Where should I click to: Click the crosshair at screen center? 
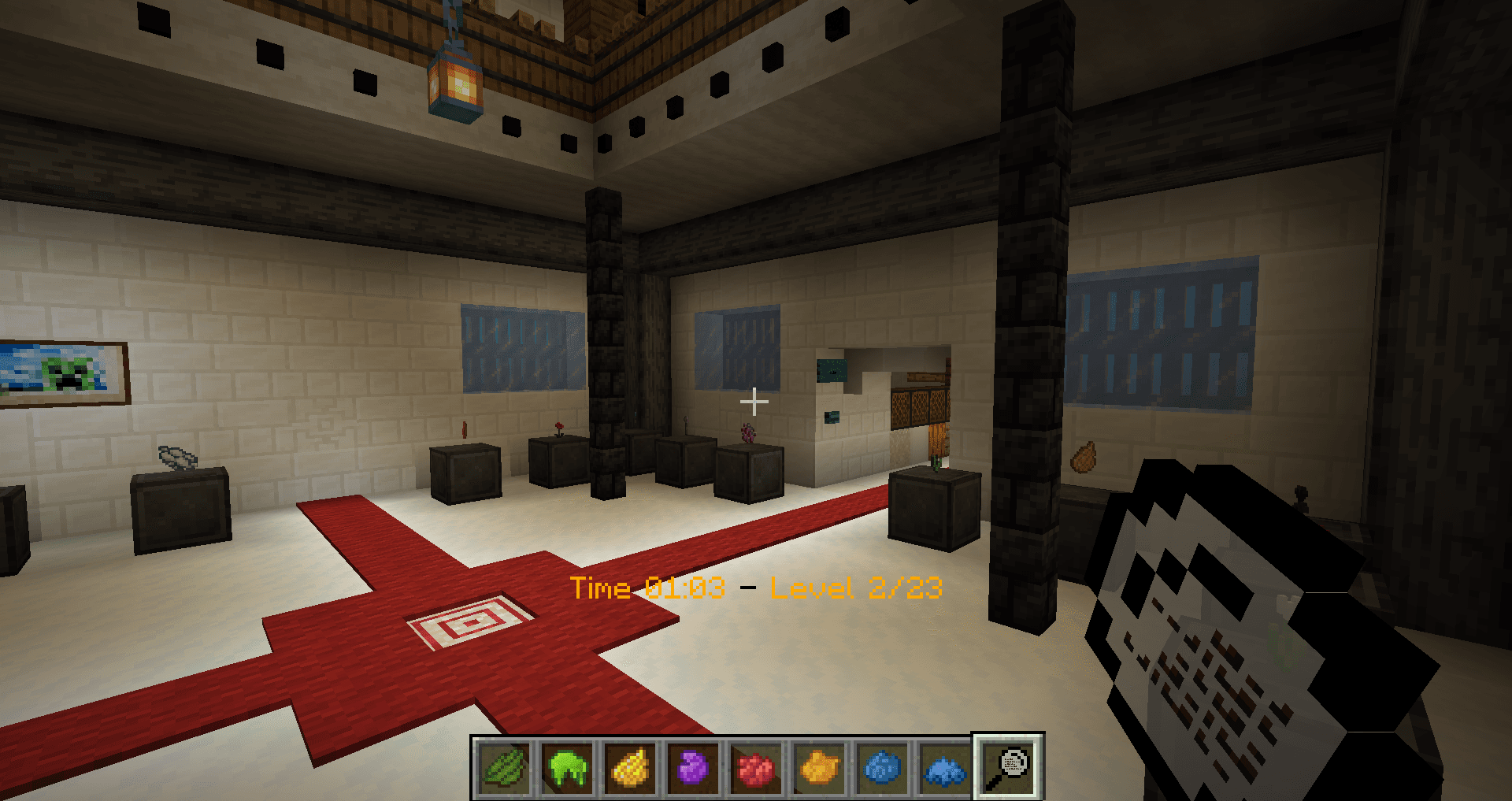(x=755, y=401)
